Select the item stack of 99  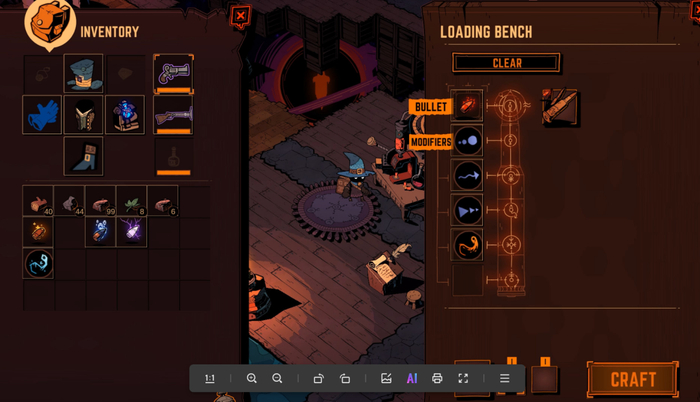(100, 201)
